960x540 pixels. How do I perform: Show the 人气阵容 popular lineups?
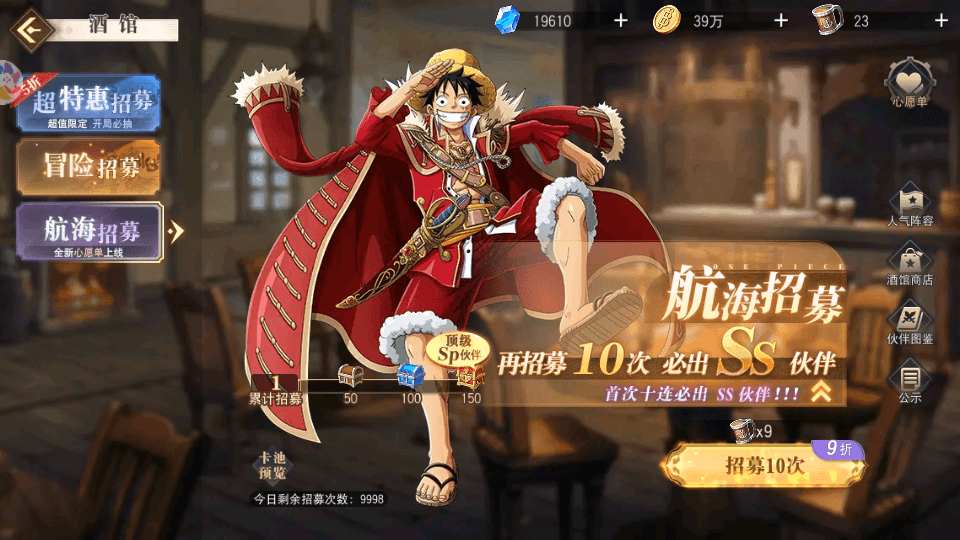coord(910,203)
